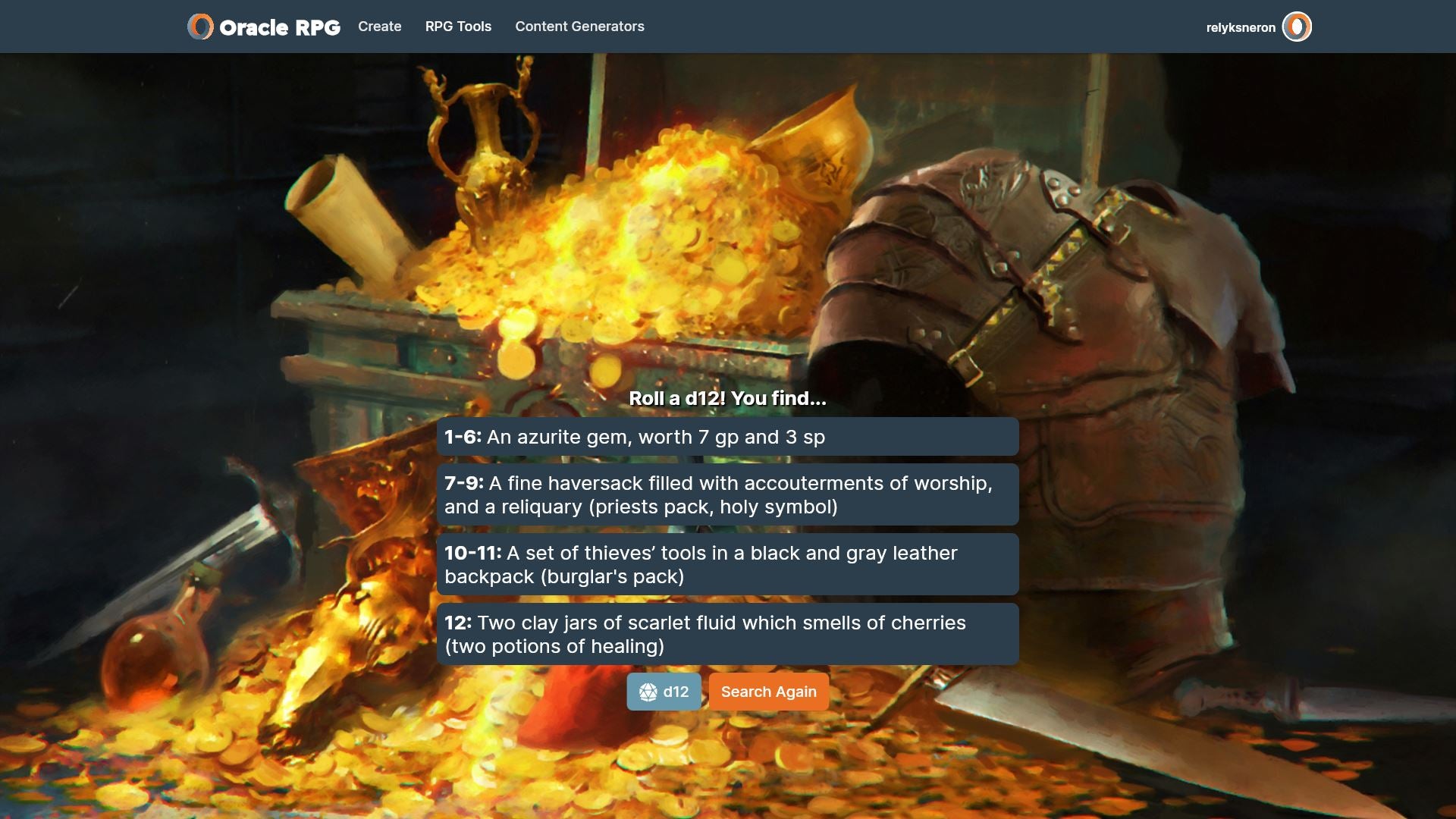The width and height of the screenshot is (1456, 819).
Task: Select the fine haversack result row
Action: (x=727, y=494)
